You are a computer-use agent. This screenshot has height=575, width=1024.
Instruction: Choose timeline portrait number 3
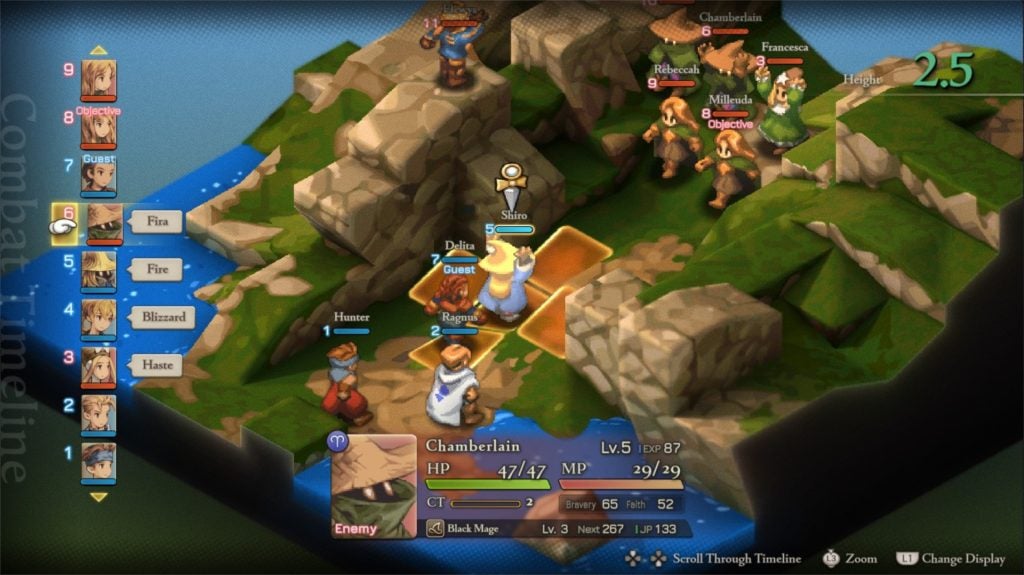(x=98, y=366)
